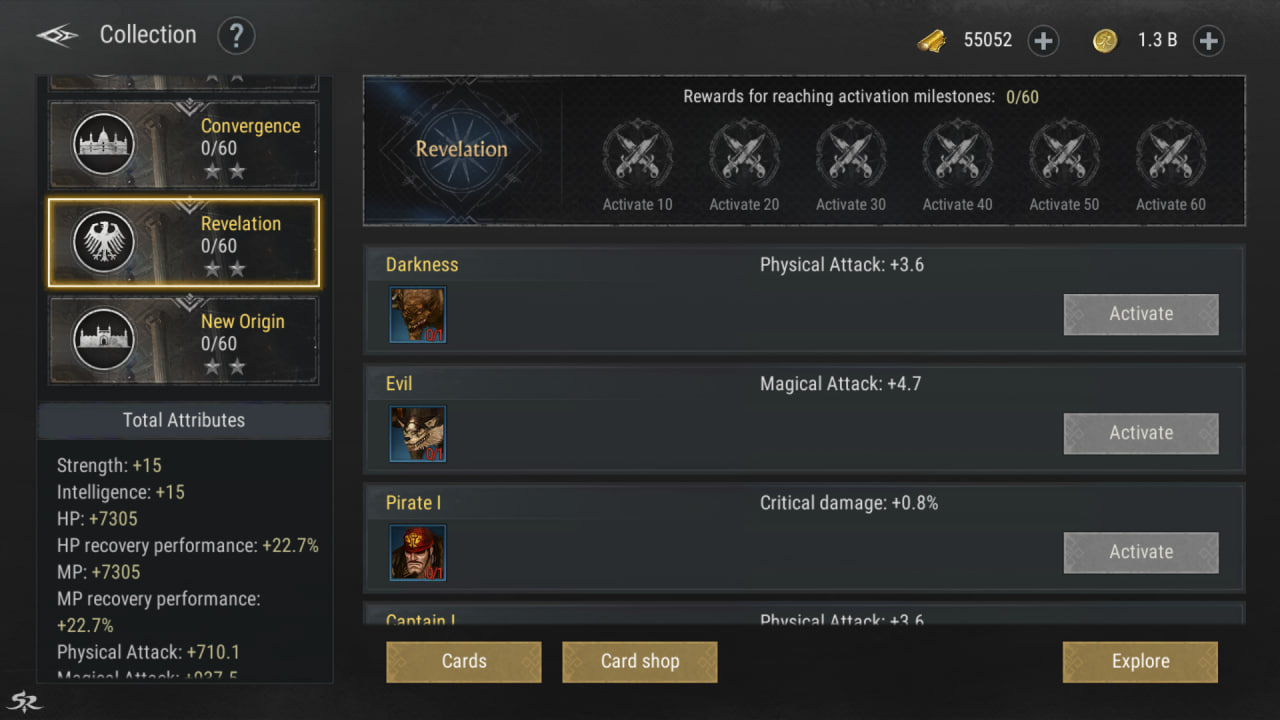This screenshot has height=720, width=1280.
Task: Click the Explore button
Action: 1140,662
